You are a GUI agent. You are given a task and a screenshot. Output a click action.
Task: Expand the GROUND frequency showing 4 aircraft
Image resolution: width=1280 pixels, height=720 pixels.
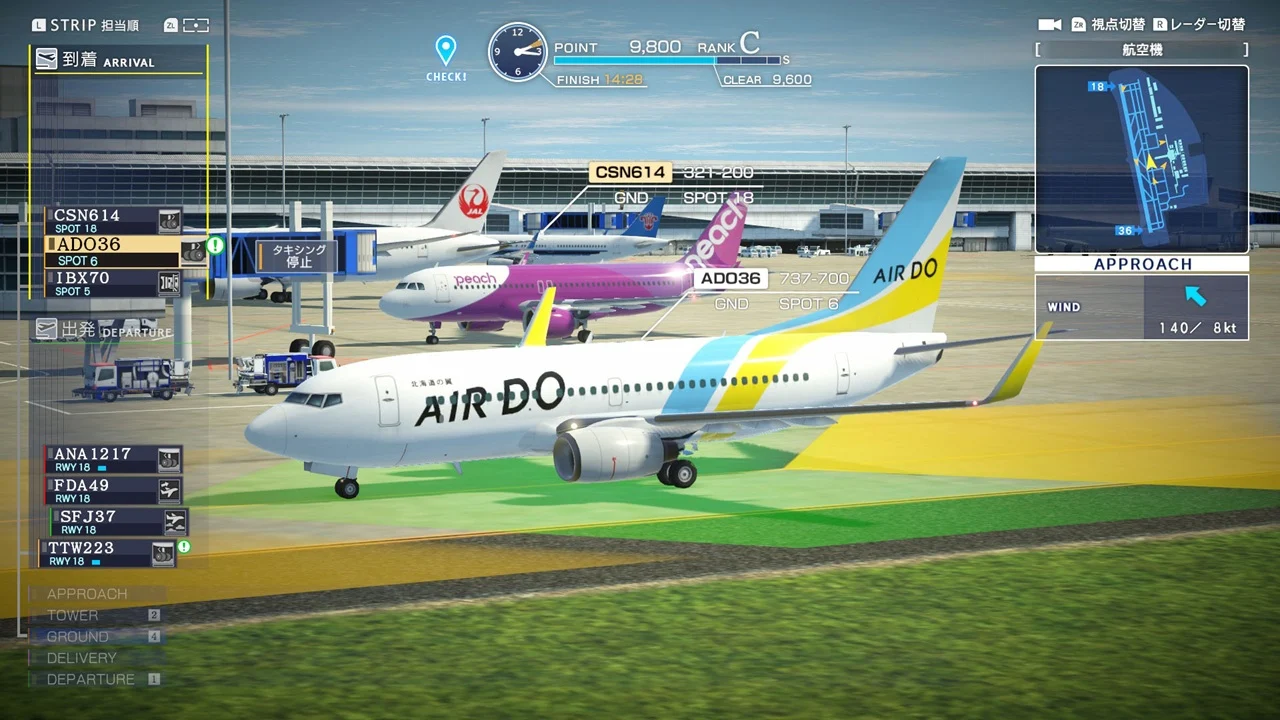(77, 636)
